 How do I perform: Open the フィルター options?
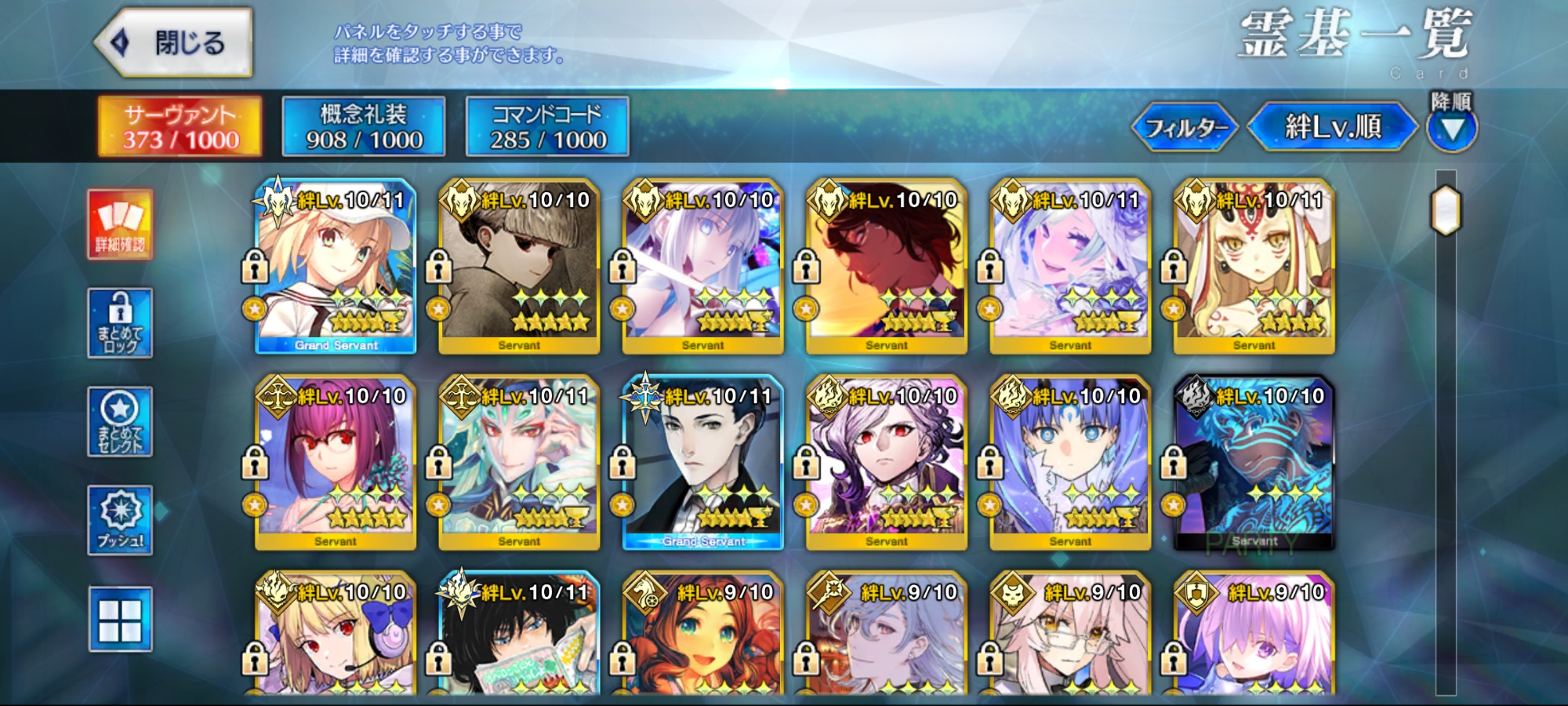pyautogui.click(x=1185, y=126)
